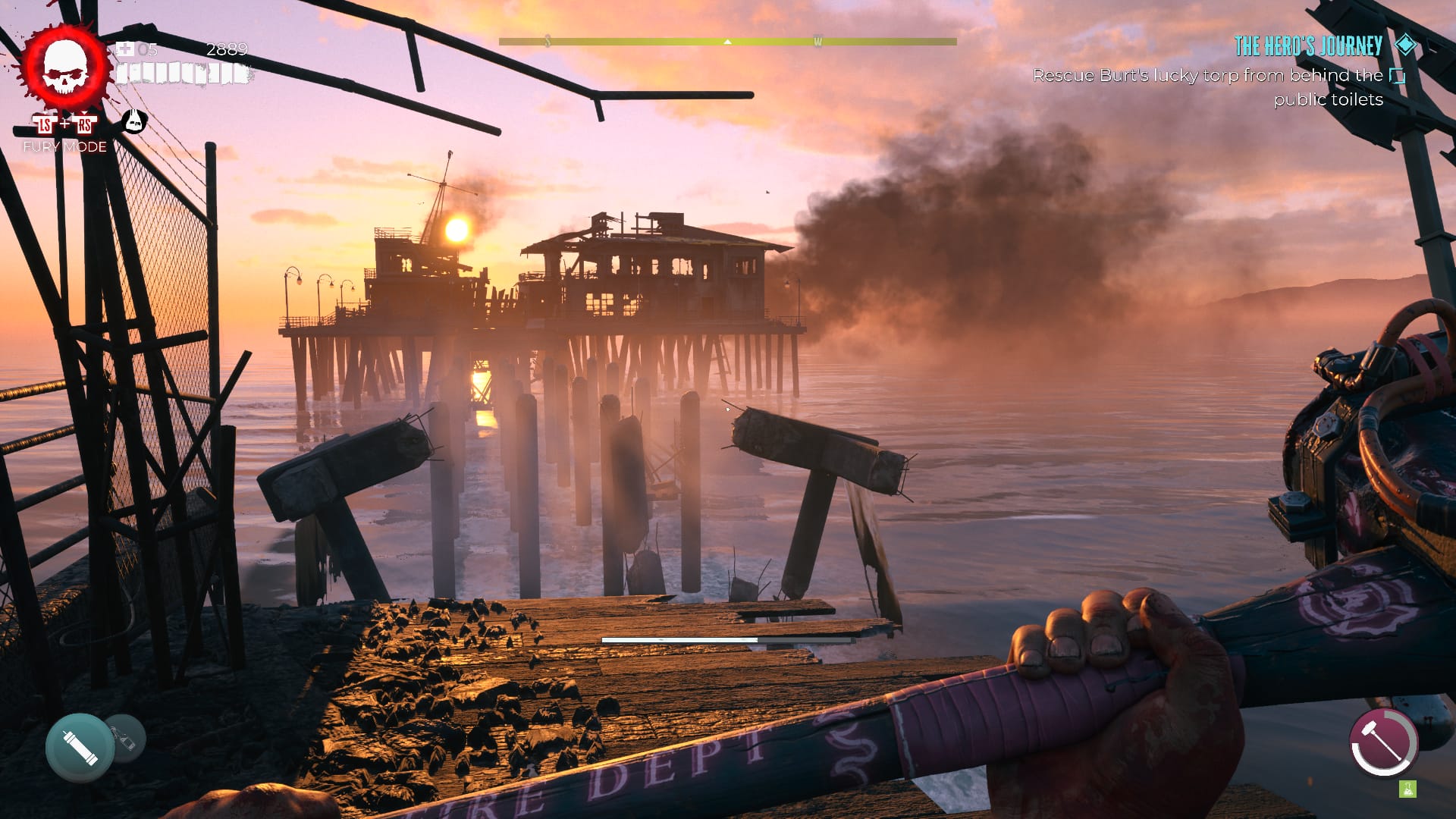1456x819 pixels.
Task: Click the diamond quest marker icon
Action: coord(1406,45)
